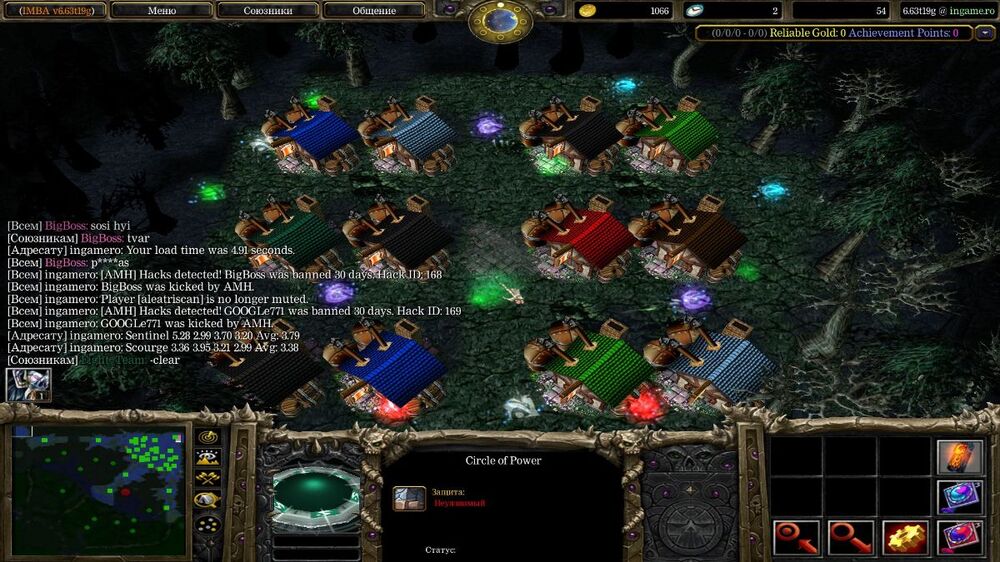This screenshot has height=562, width=1000.
Task: Toggle the minimap creep camps display button
Action: coord(208,500)
